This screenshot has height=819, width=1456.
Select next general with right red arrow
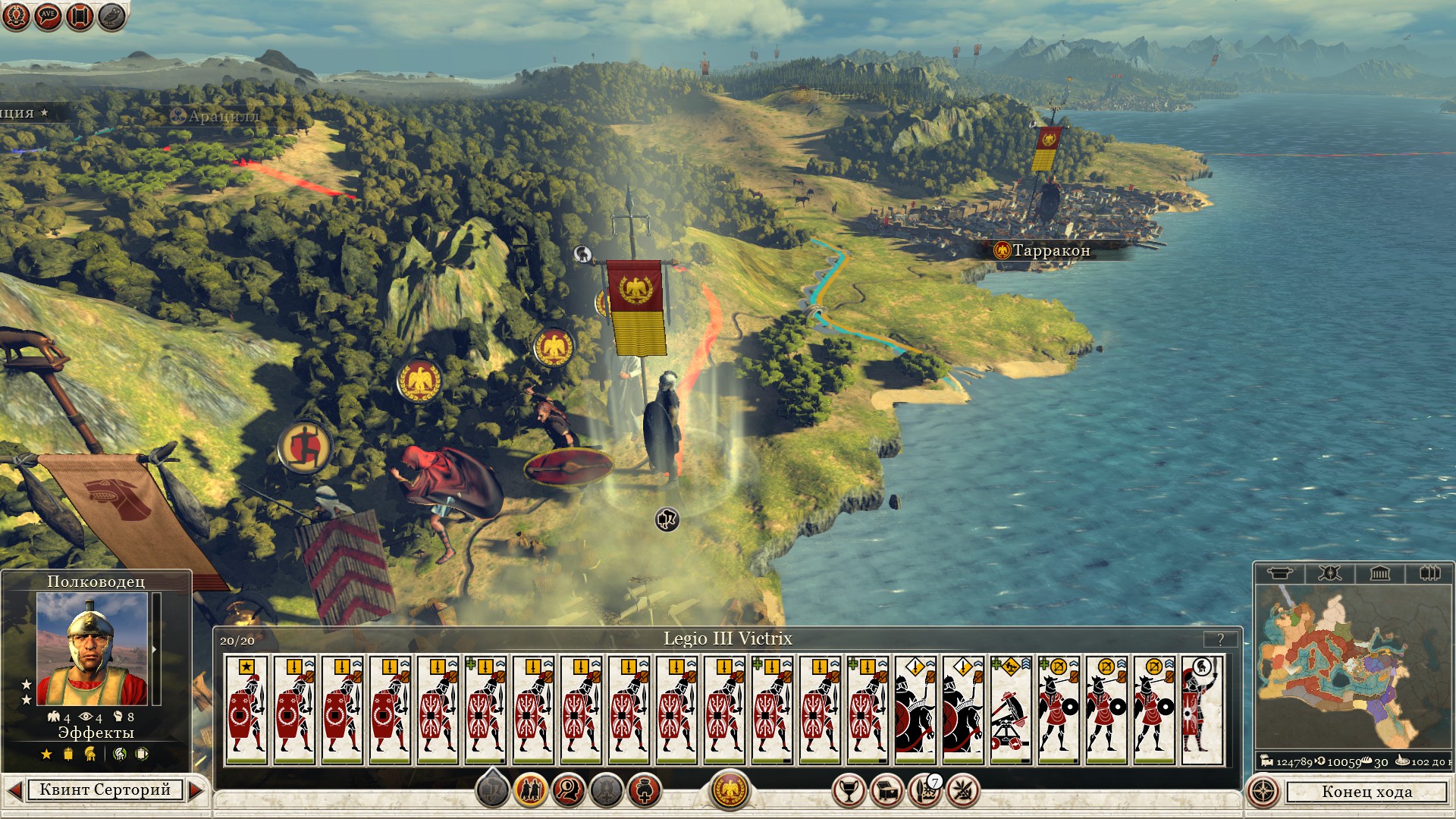196,790
